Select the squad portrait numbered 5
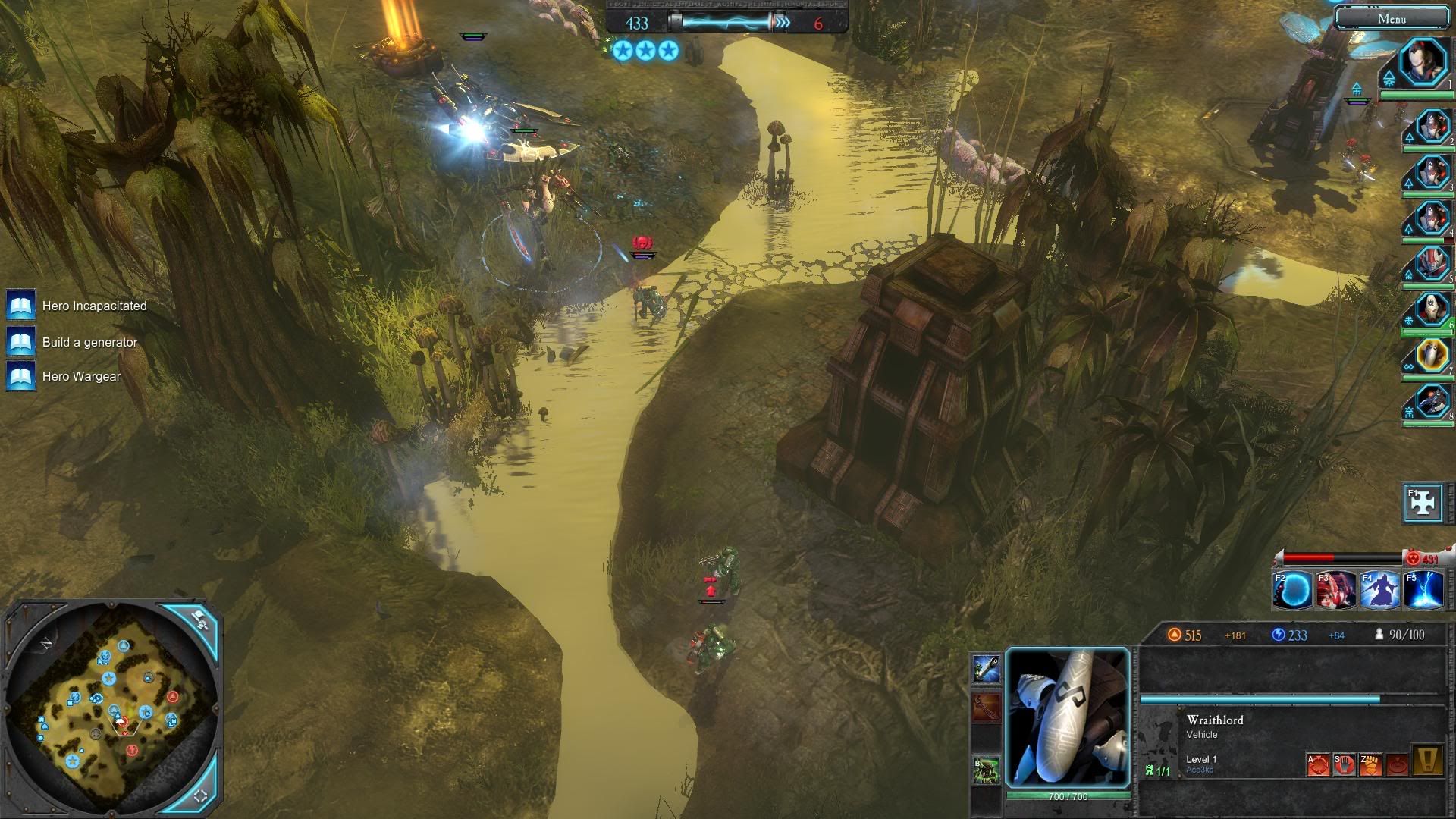Image resolution: width=1456 pixels, height=819 pixels. [x=1432, y=264]
